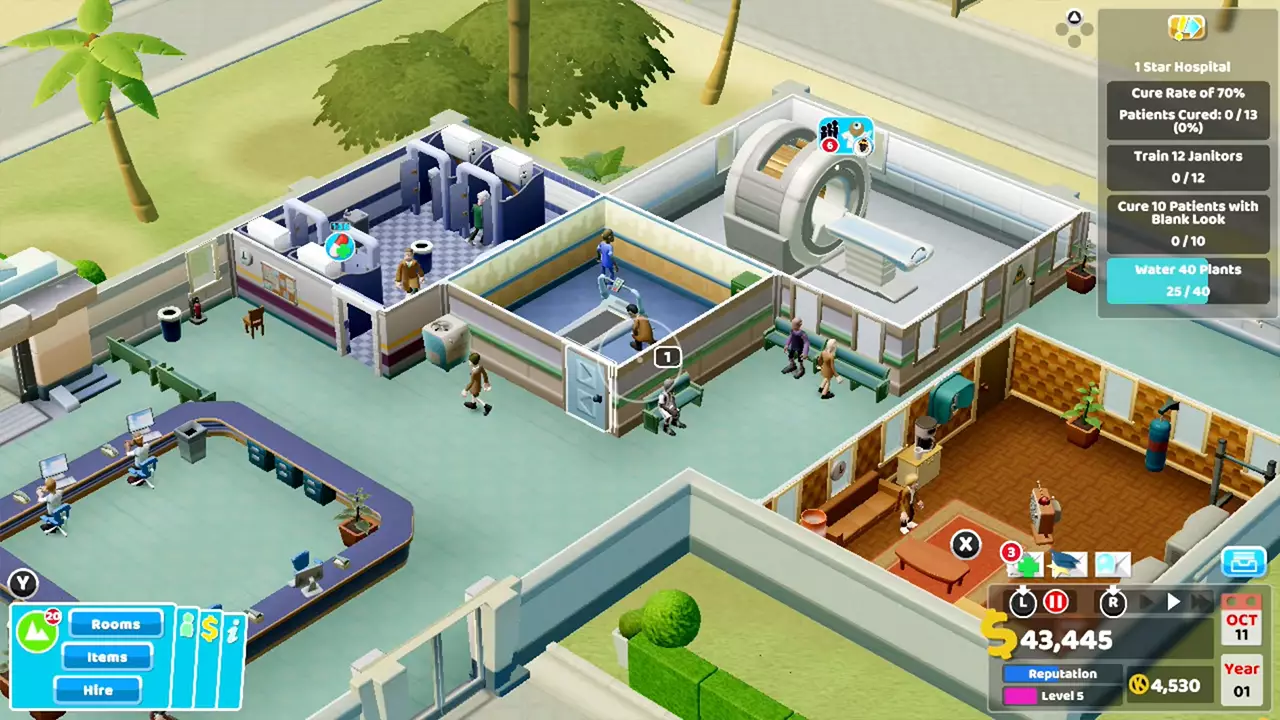Click the Ward room icon with pill badge
Screen dimensions: 1280x720
tap(340, 248)
